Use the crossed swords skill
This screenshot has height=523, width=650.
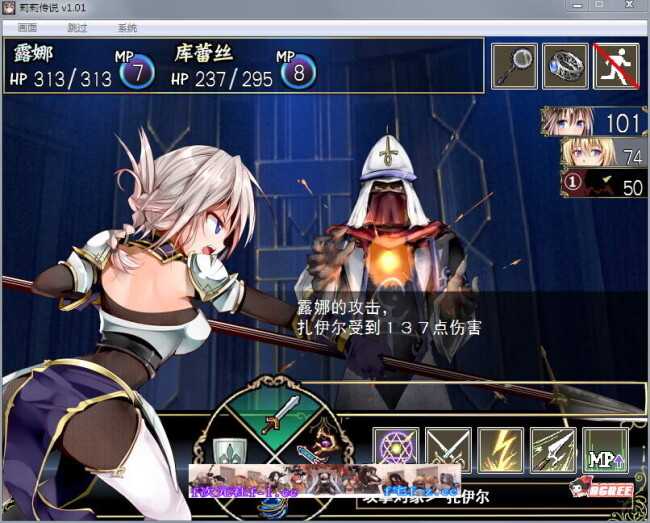pos(449,449)
